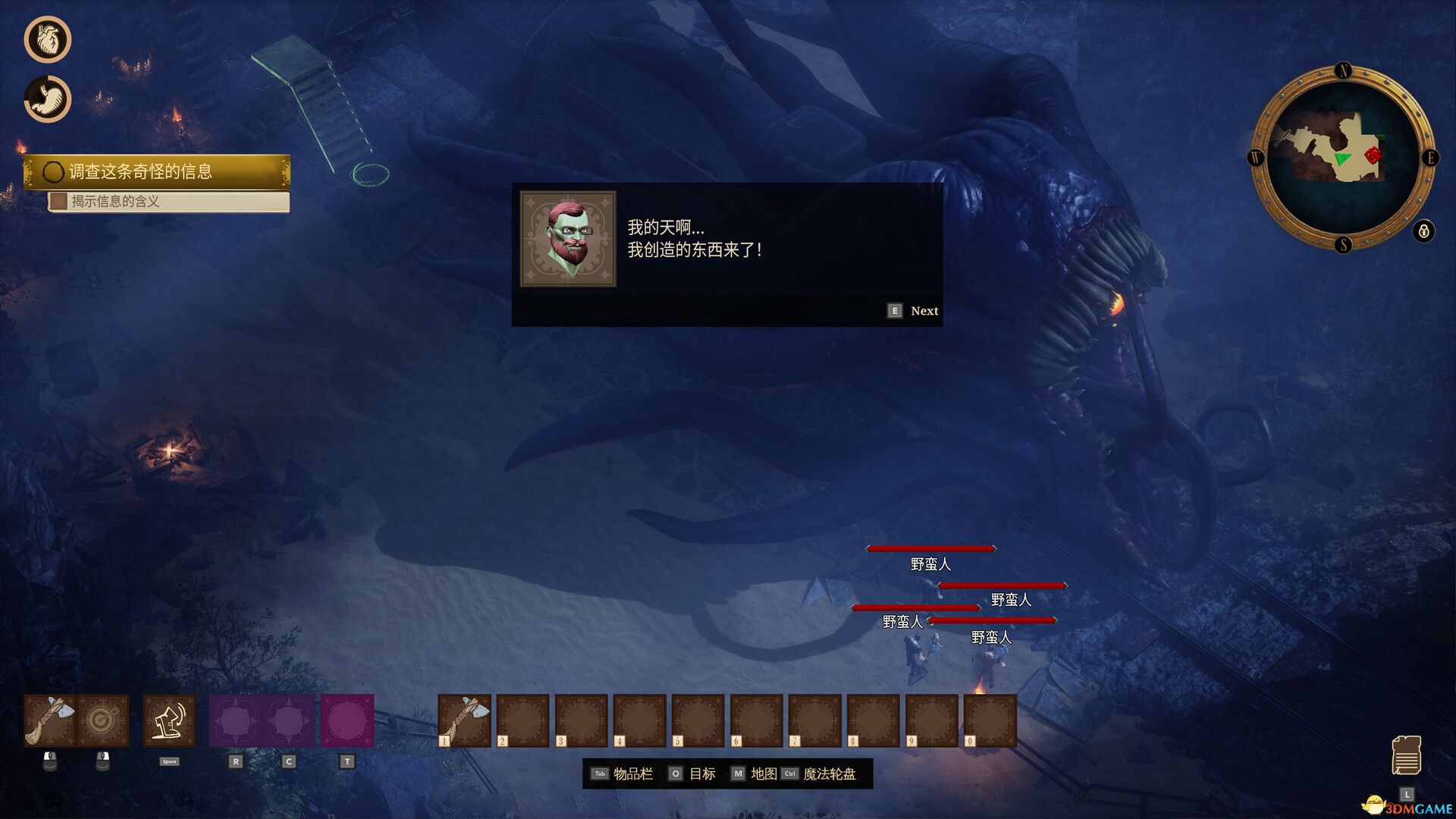Image resolution: width=1456 pixels, height=819 pixels.
Task: Select the aim/target reticle skill icon
Action: [x=105, y=719]
